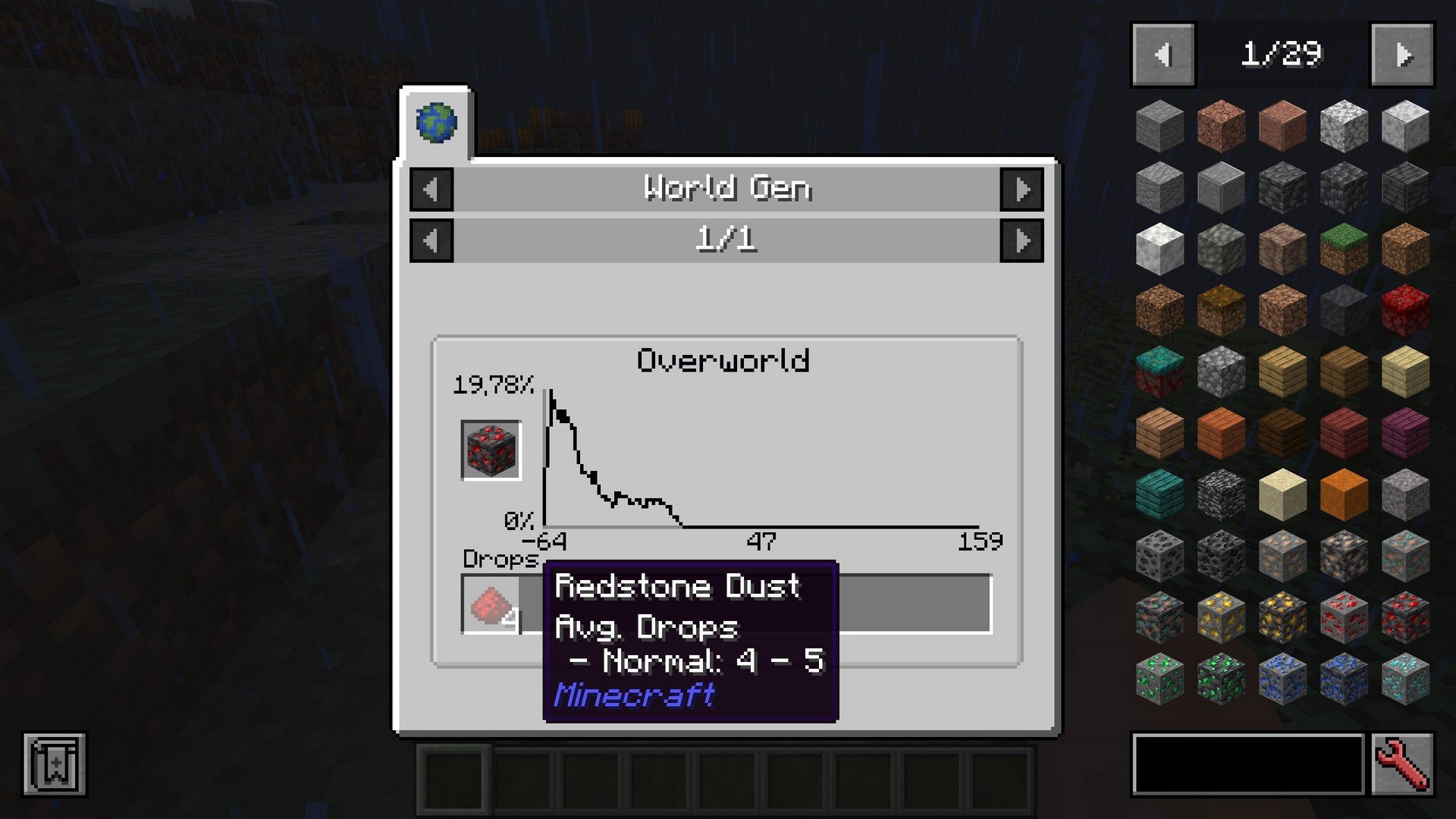
Task: Pick the red crimson nylium block
Action: click(1404, 310)
